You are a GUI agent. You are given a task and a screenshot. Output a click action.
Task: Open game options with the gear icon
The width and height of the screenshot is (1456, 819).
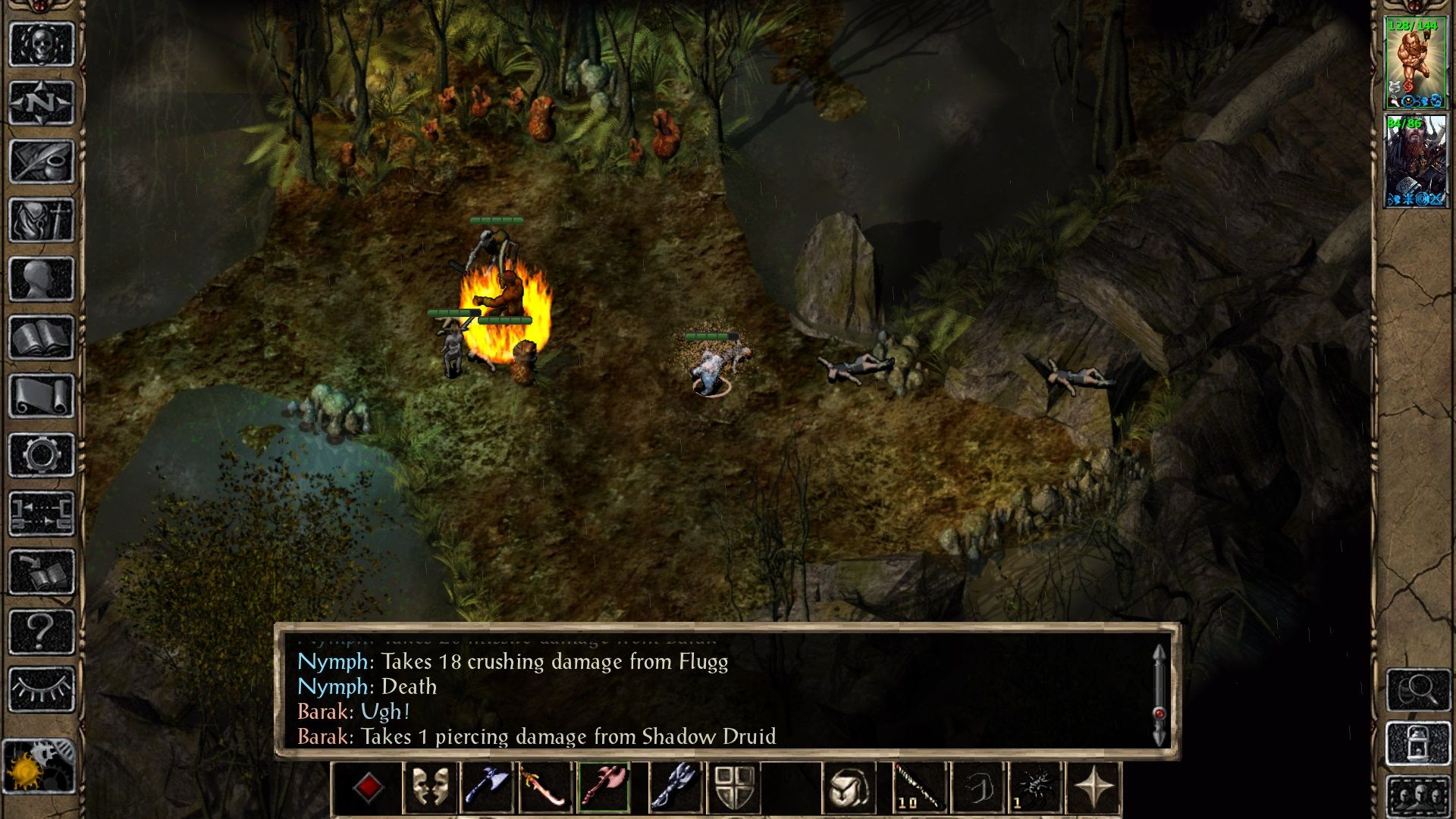(x=42, y=455)
